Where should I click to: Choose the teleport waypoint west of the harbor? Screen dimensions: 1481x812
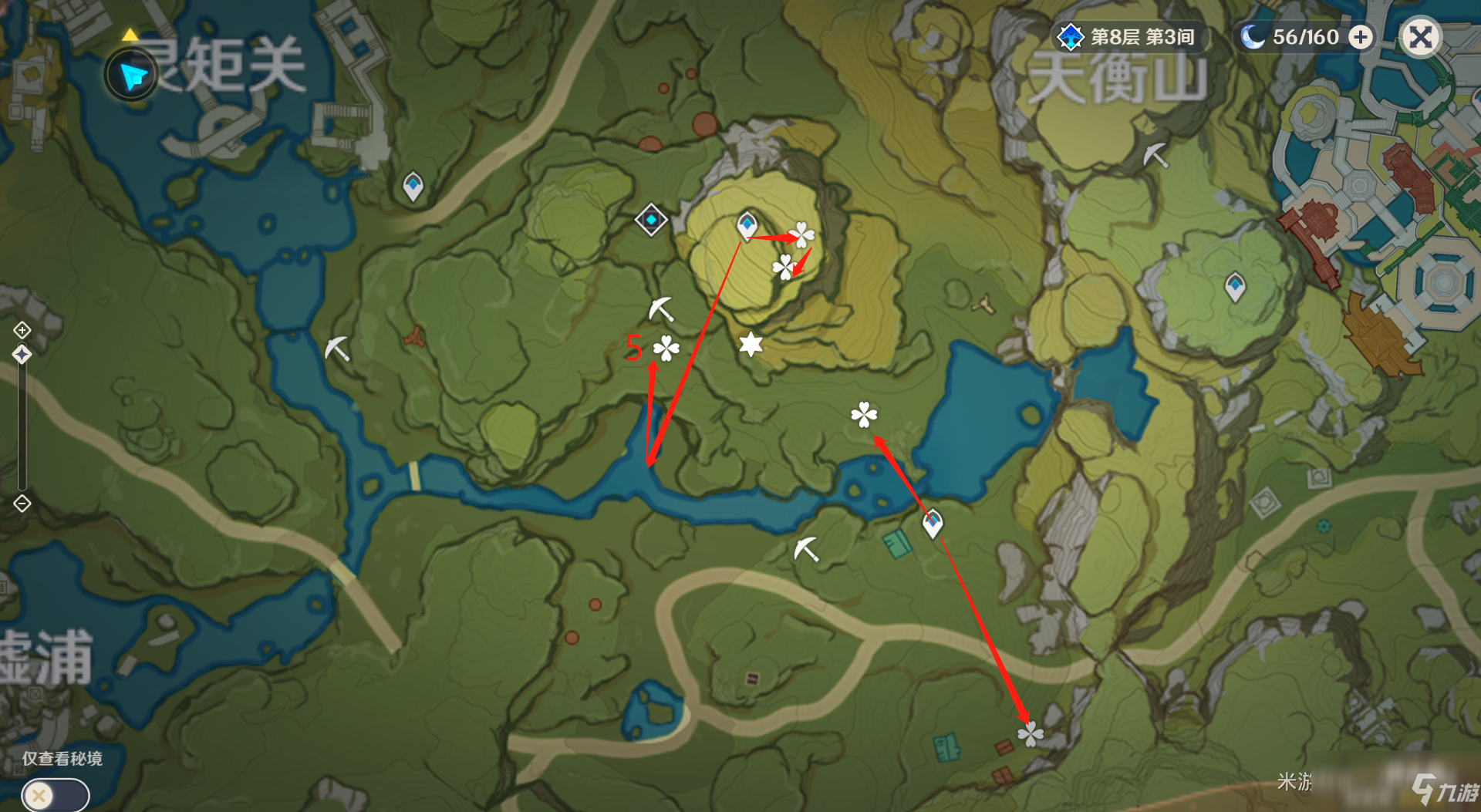click(x=1235, y=287)
